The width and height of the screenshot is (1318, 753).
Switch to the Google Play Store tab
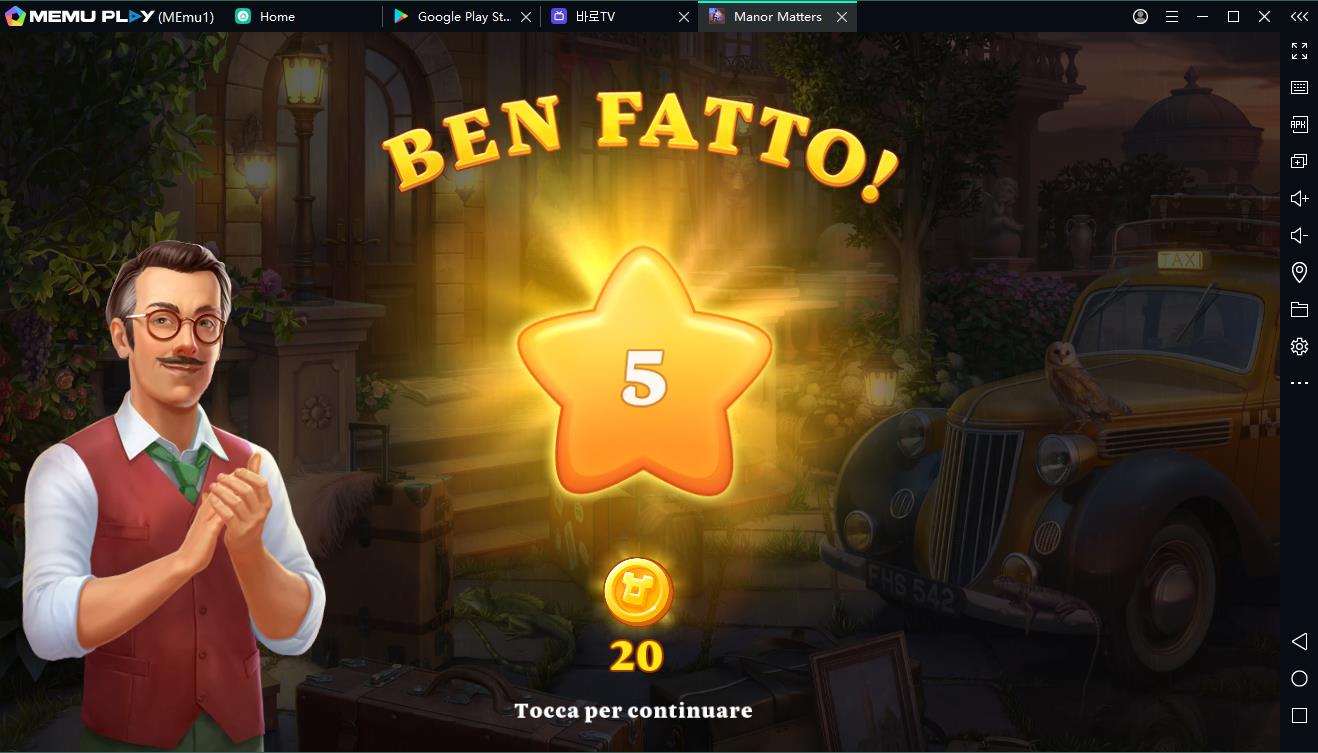point(461,17)
